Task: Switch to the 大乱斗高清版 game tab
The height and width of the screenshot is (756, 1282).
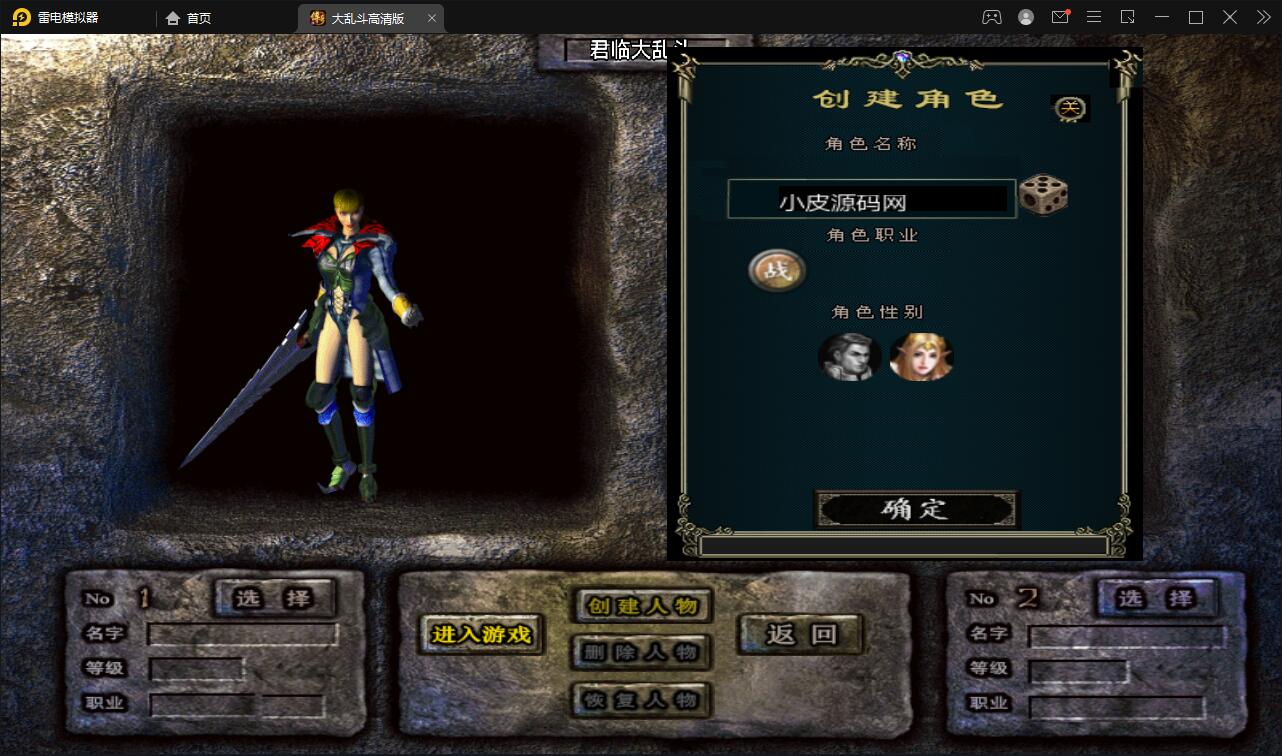Action: pos(365,17)
